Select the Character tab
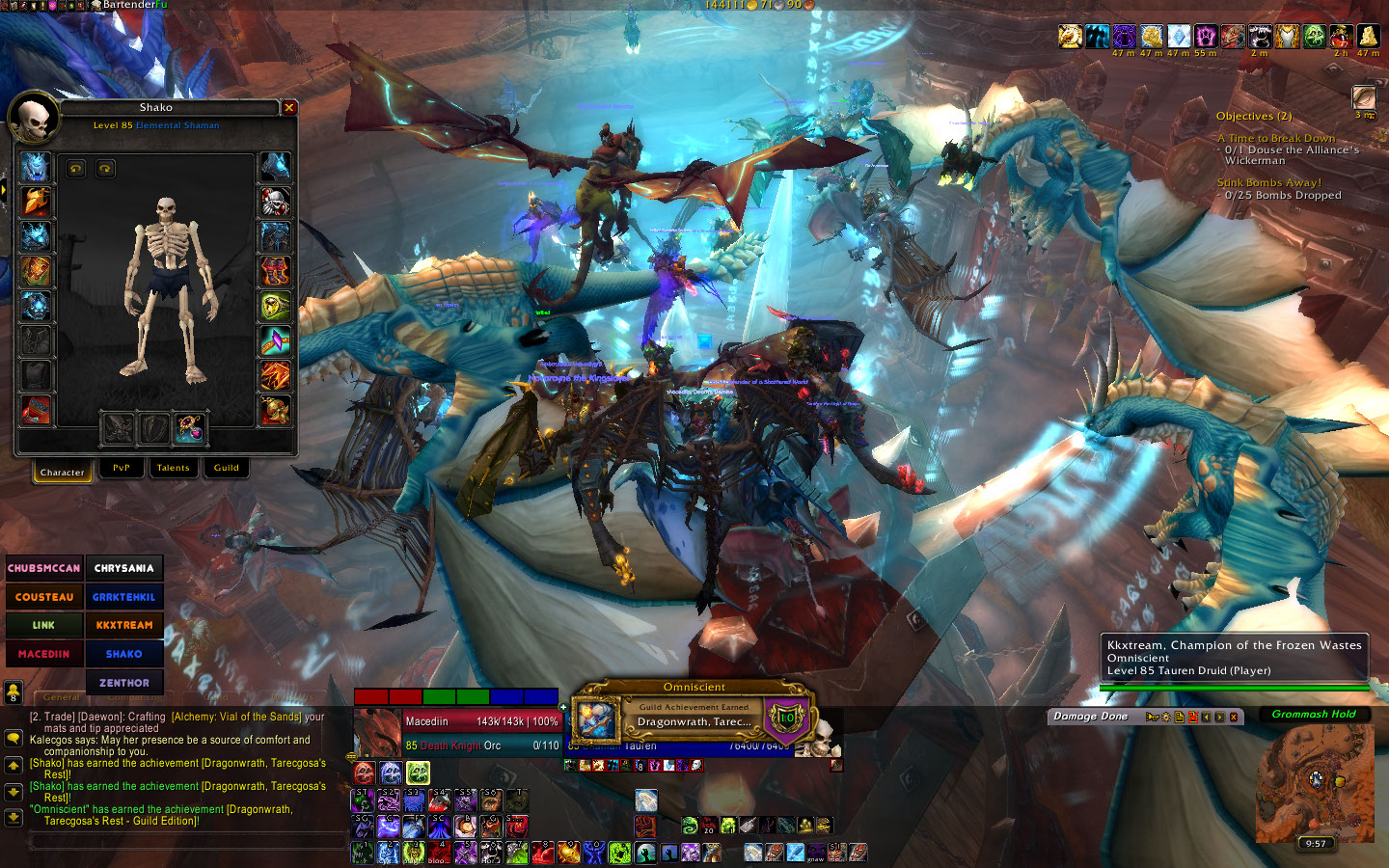 tap(63, 472)
